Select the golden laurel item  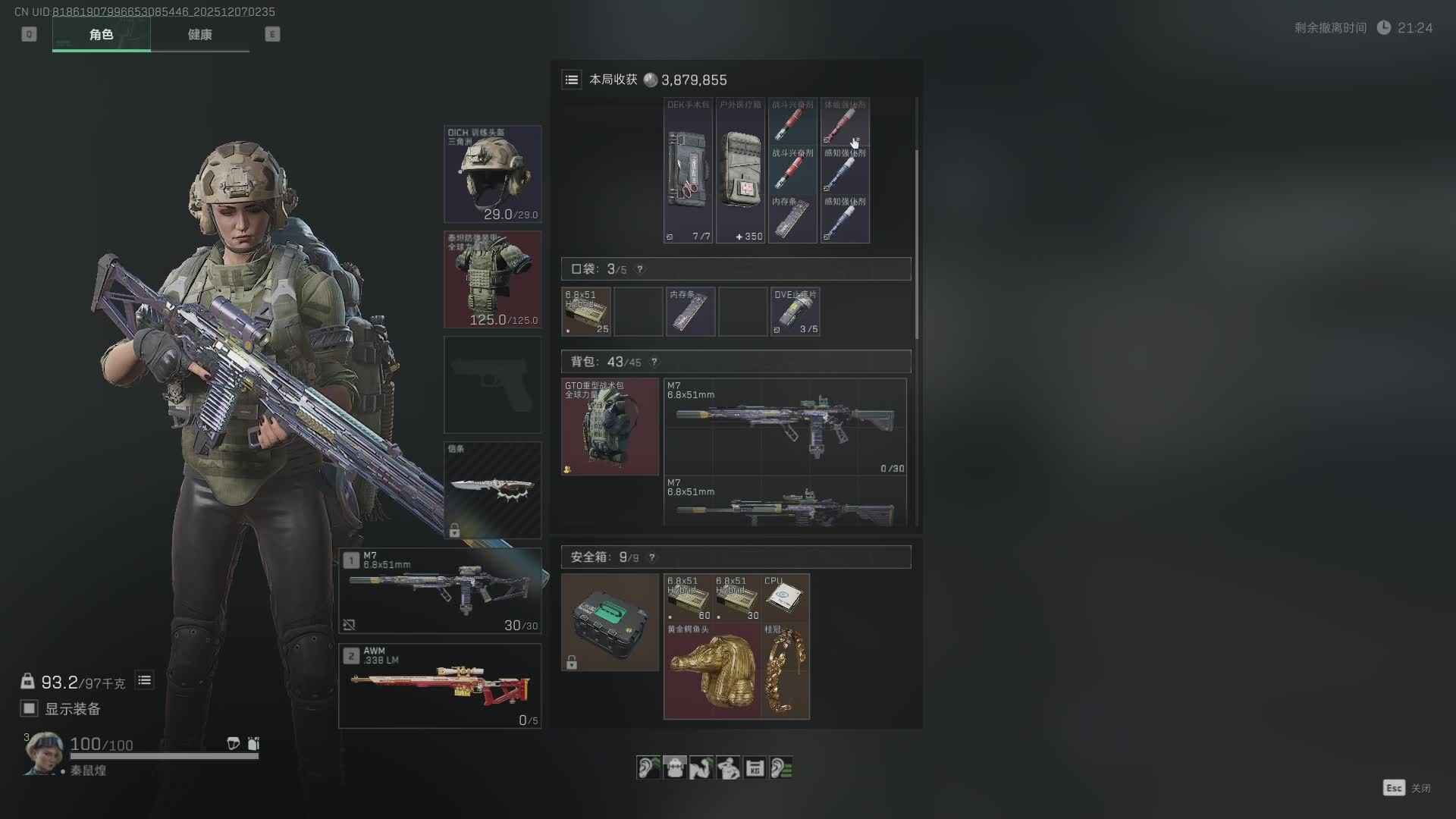[x=785, y=671]
